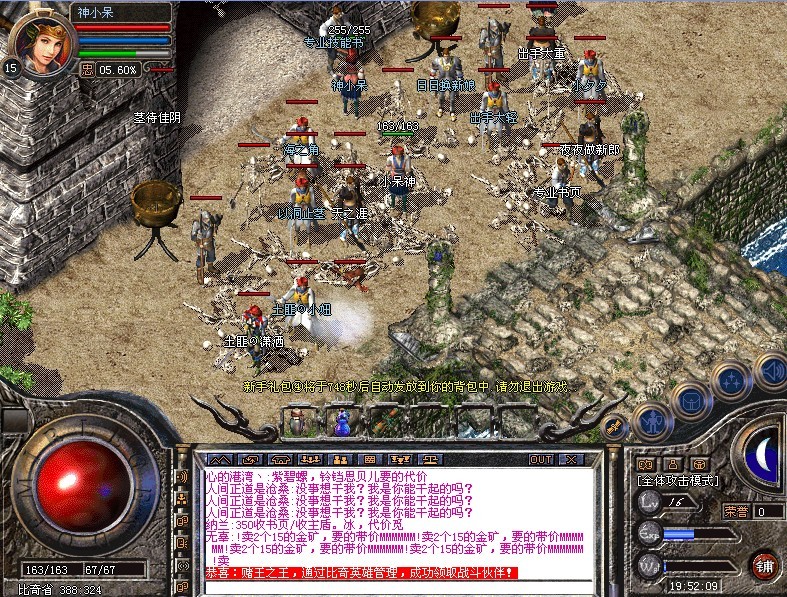The width and height of the screenshot is (787, 597).
Task: Toggle sound with the speaker button
Action: tap(771, 370)
